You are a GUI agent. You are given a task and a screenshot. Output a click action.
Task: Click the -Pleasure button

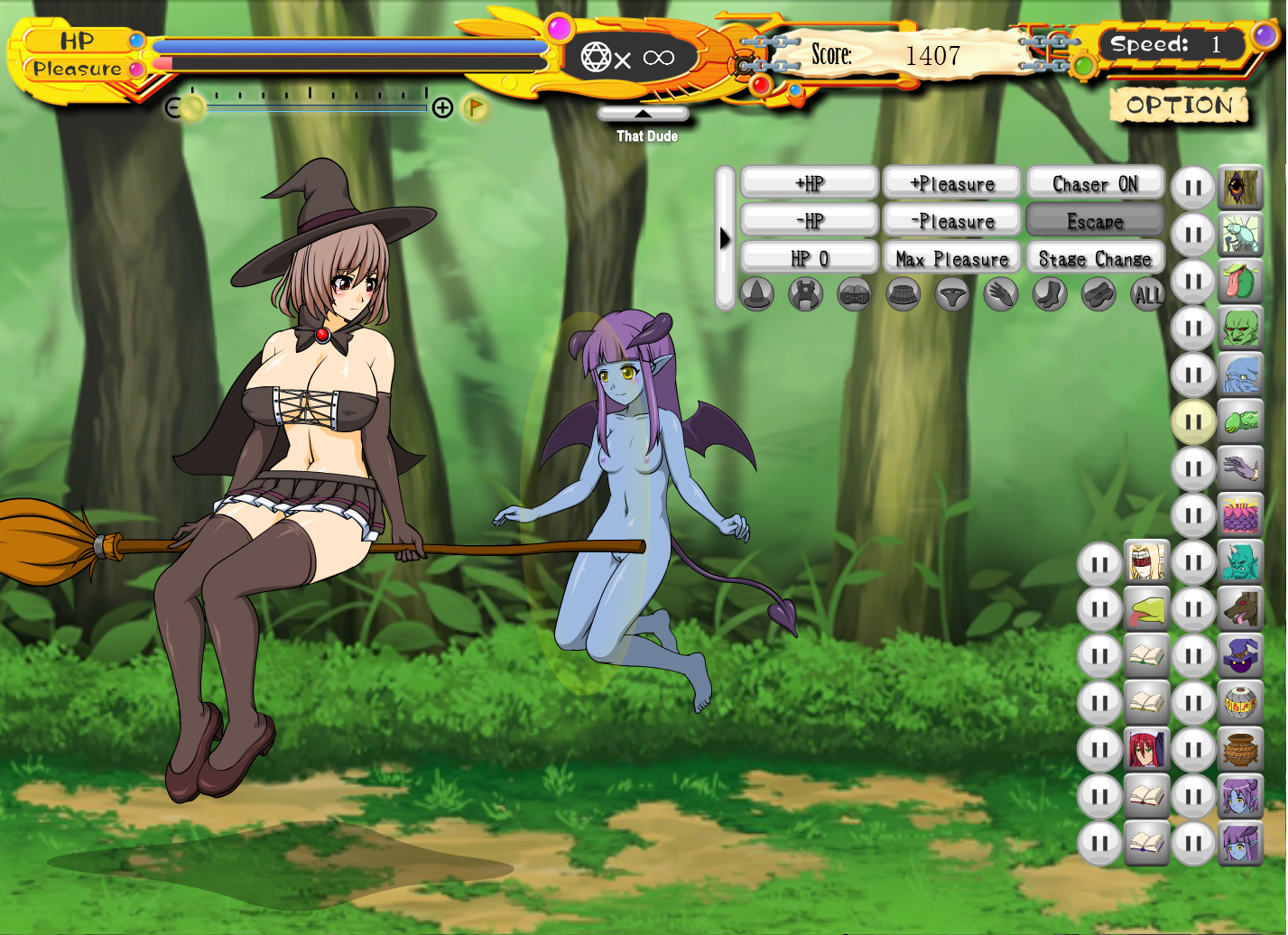(952, 221)
